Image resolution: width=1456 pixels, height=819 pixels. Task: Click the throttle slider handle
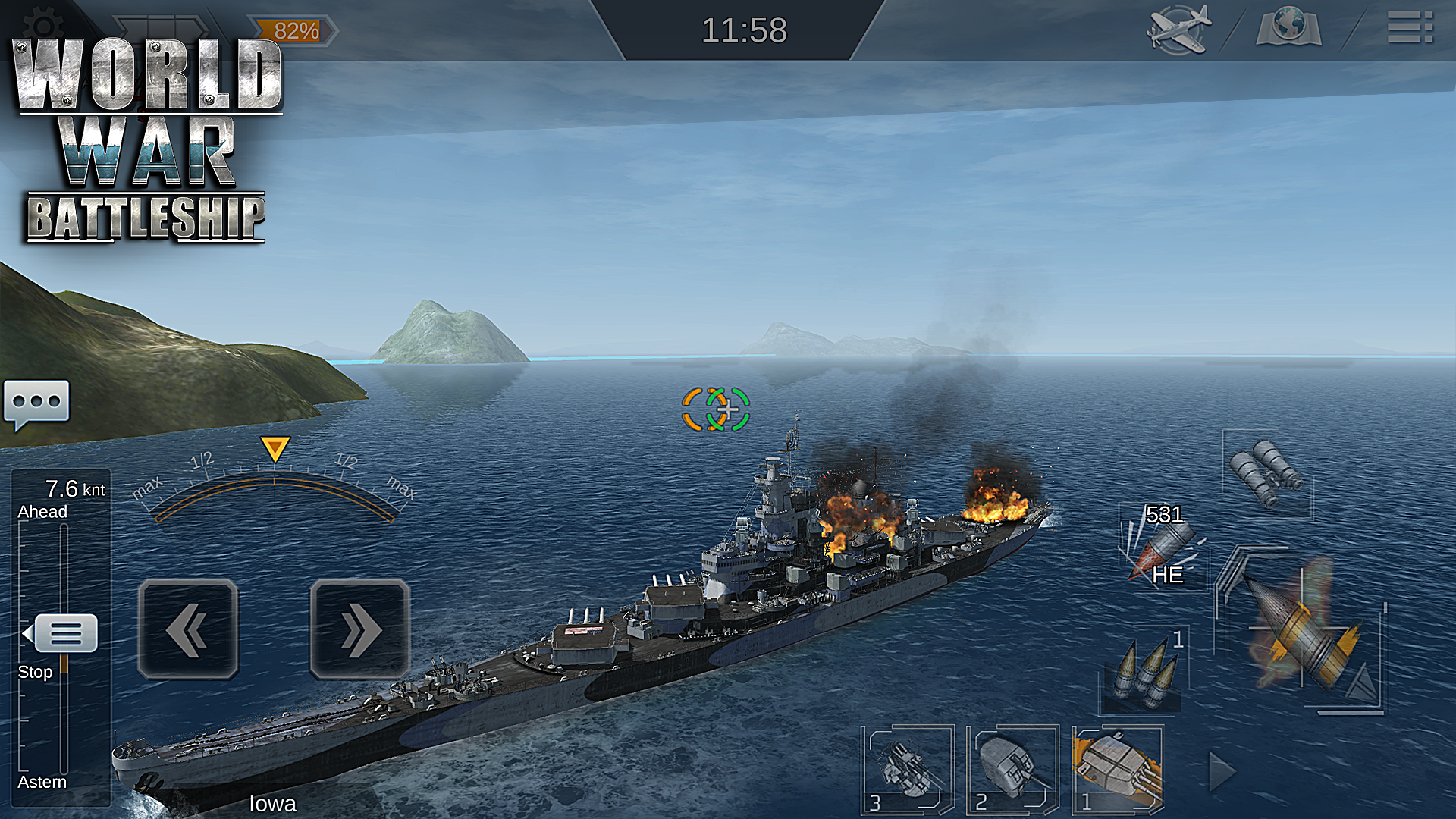pyautogui.click(x=65, y=633)
